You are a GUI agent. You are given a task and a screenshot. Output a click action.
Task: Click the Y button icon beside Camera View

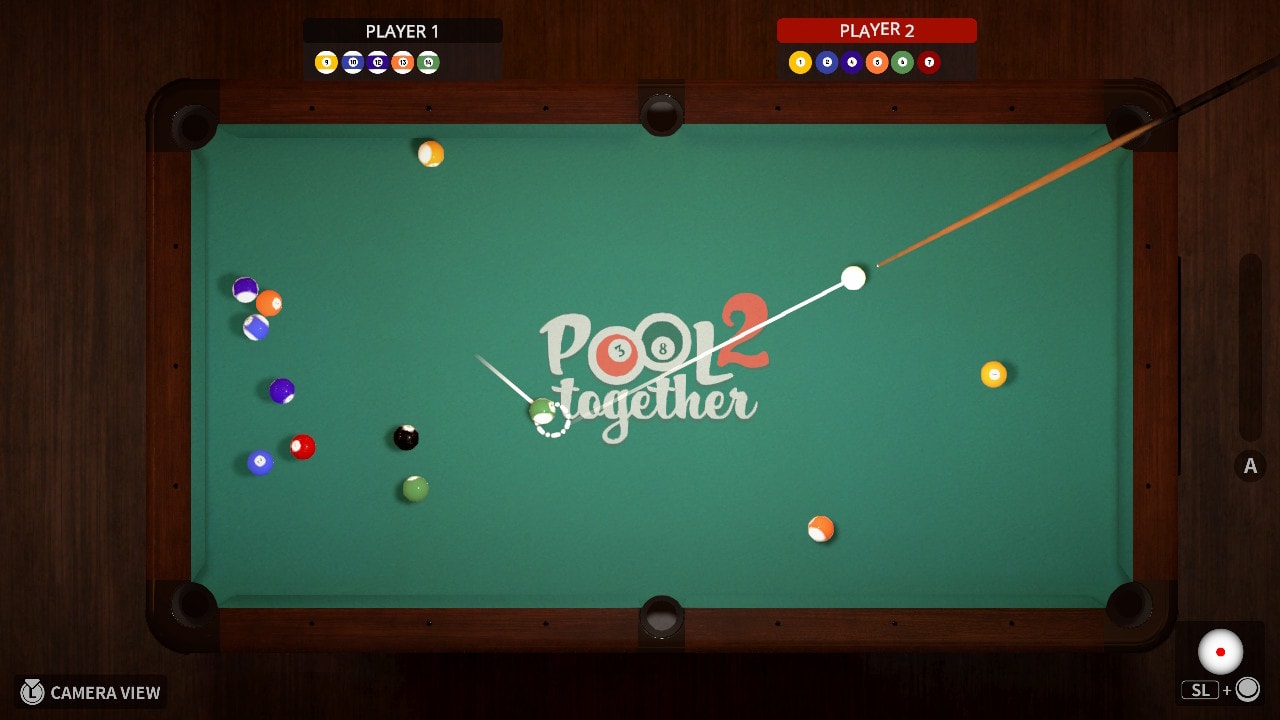point(30,692)
